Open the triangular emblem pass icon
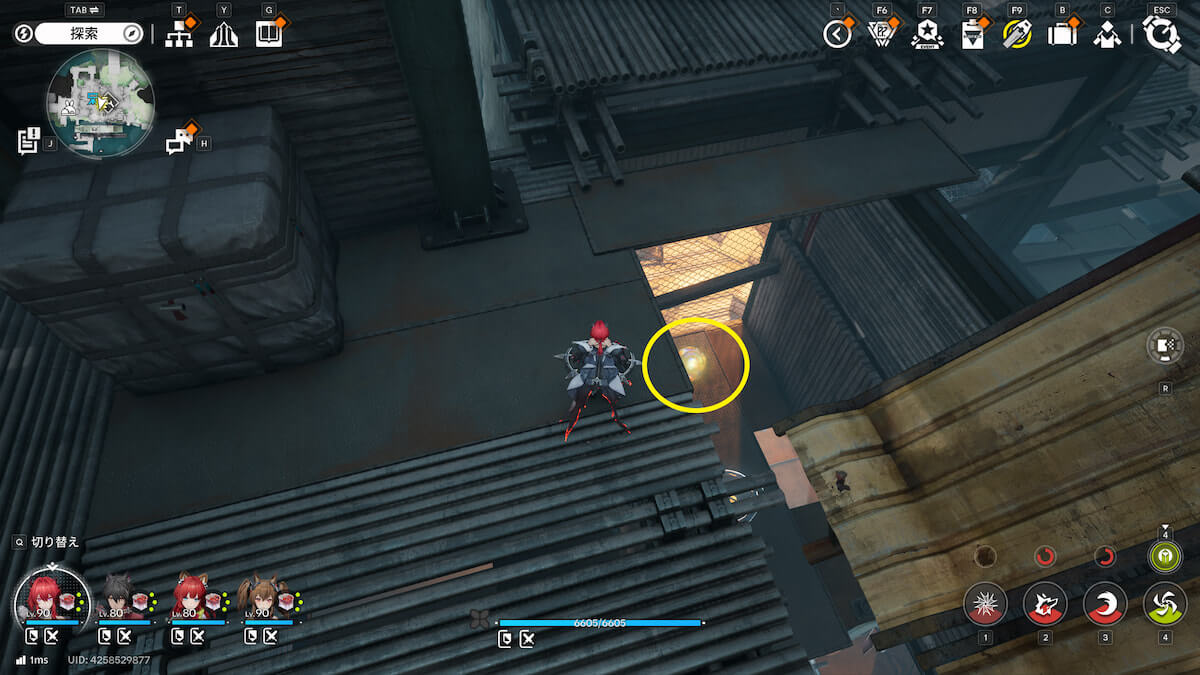Screen dimensions: 1200x675 click(x=881, y=34)
